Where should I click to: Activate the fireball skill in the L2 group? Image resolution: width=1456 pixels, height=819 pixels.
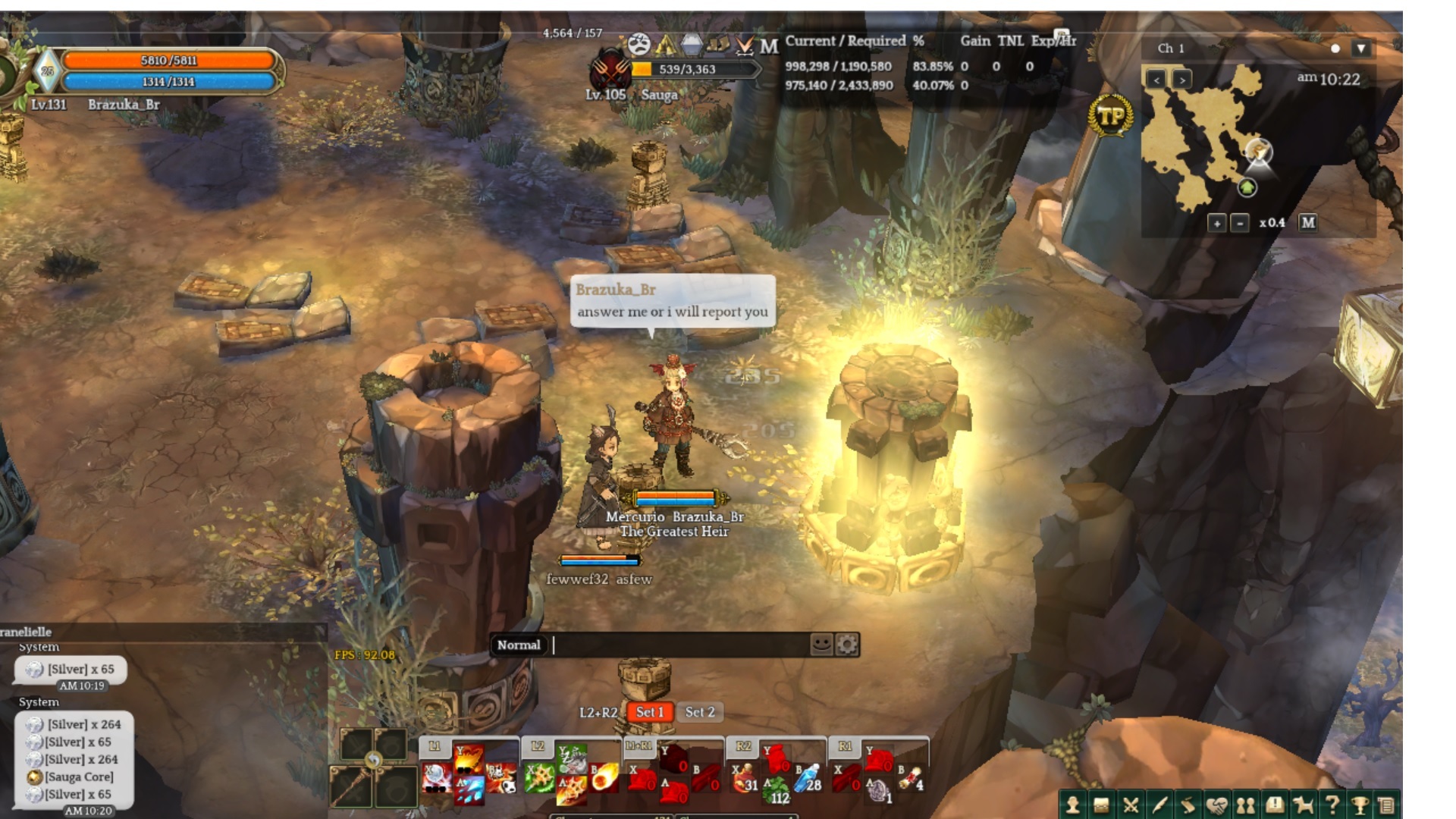(604, 778)
